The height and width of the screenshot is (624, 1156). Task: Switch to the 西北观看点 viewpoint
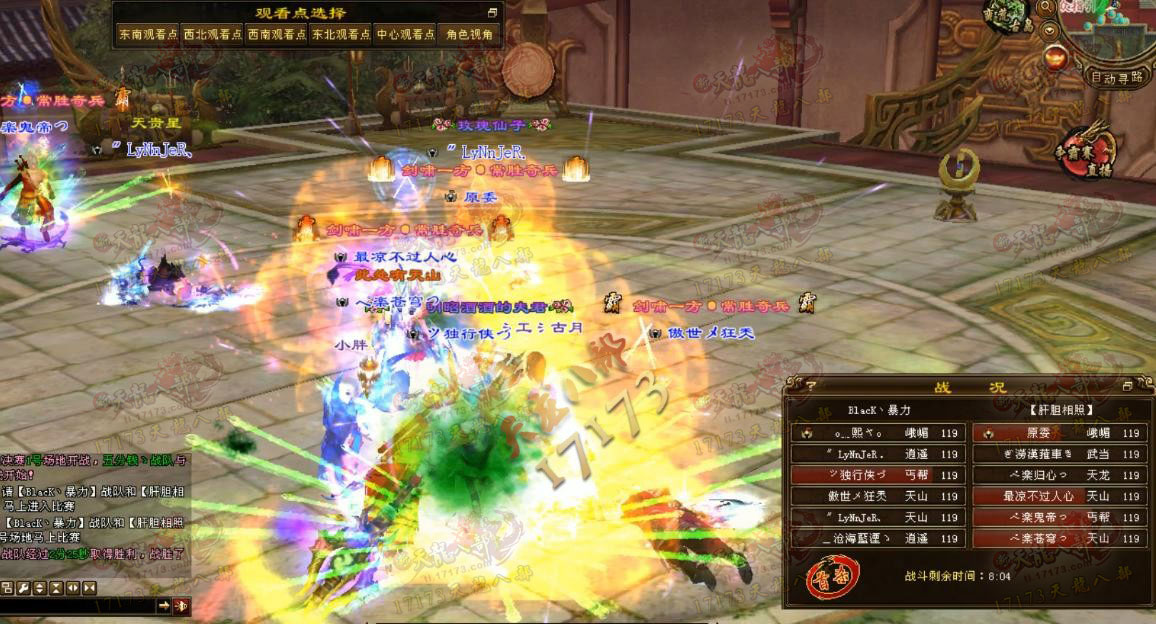(212, 34)
